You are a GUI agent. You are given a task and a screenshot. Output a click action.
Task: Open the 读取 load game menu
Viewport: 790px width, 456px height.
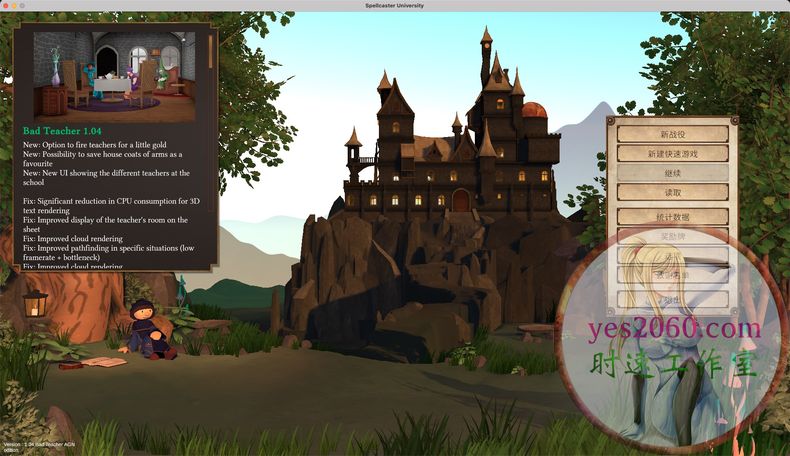(672, 192)
